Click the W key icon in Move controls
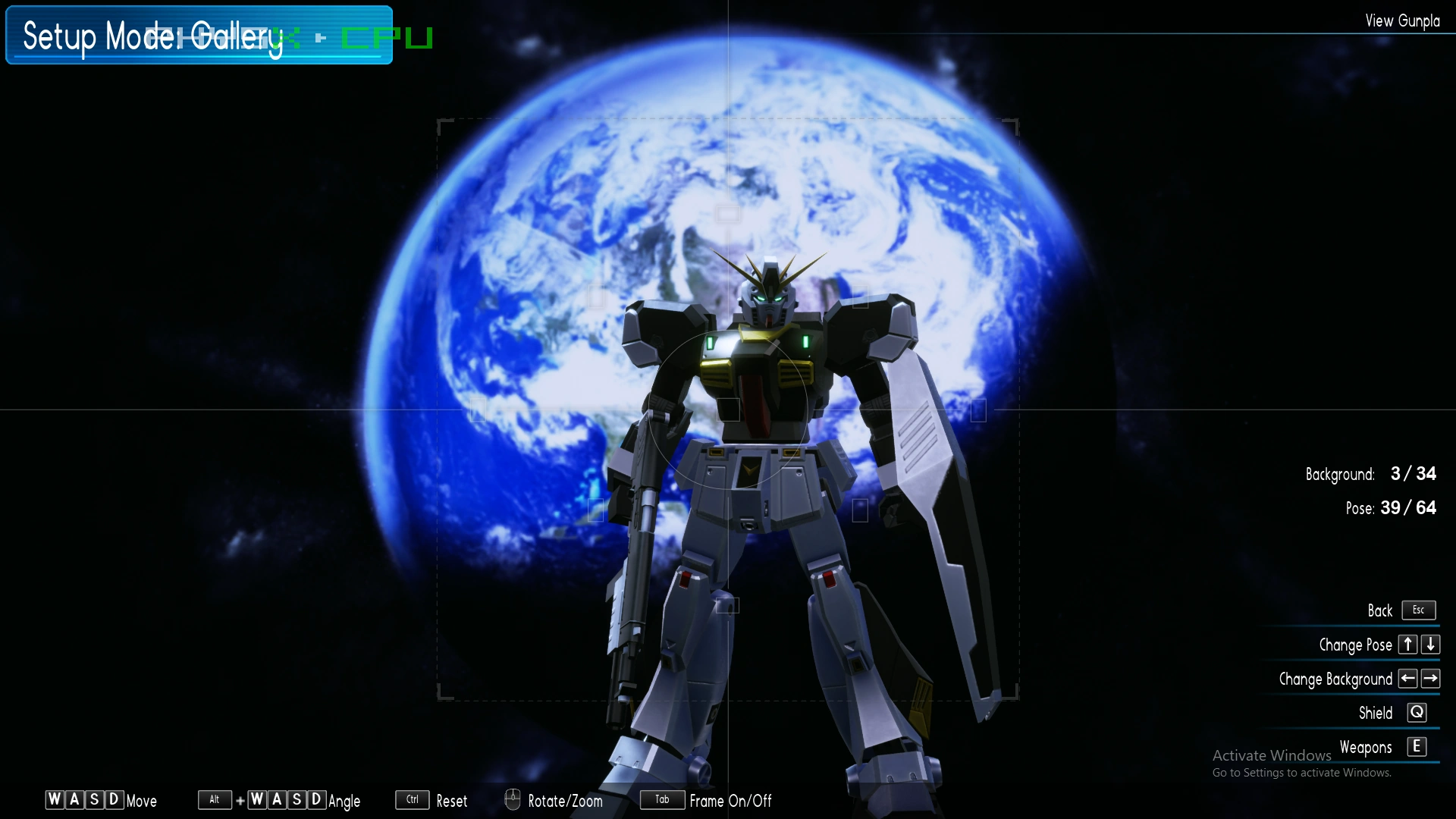Image resolution: width=1456 pixels, height=819 pixels. click(55, 799)
